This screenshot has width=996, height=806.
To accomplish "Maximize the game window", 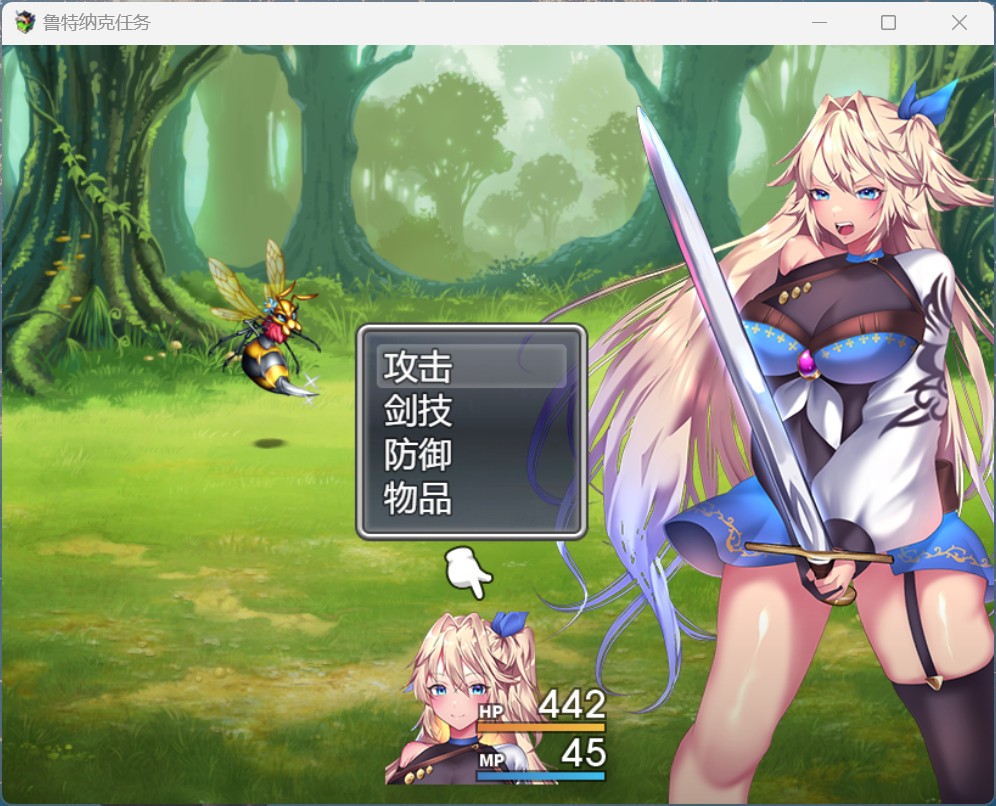I will click(888, 23).
